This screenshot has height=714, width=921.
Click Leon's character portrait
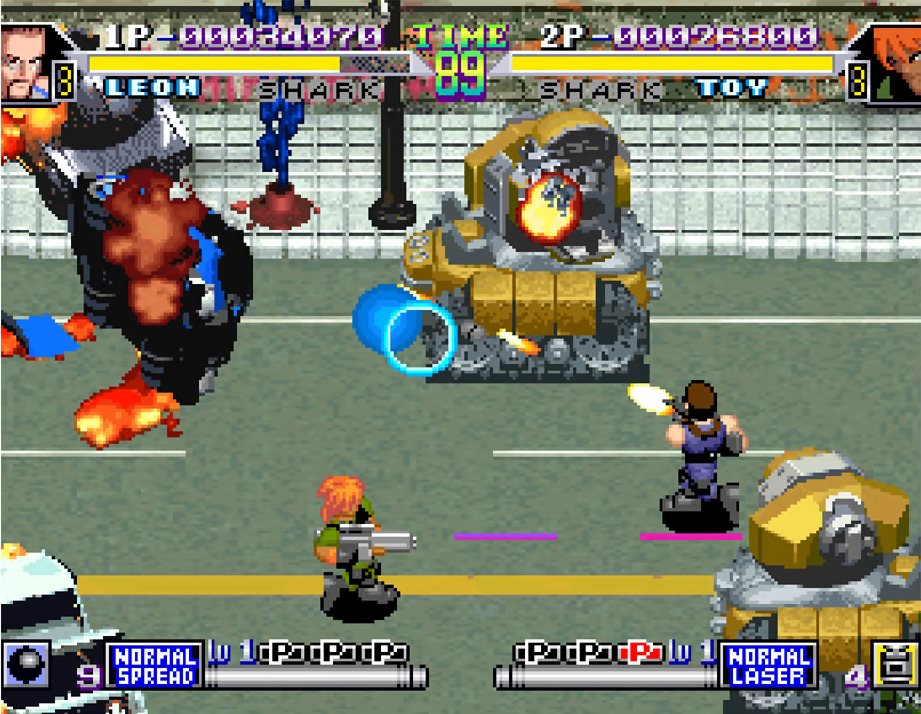(x=25, y=62)
